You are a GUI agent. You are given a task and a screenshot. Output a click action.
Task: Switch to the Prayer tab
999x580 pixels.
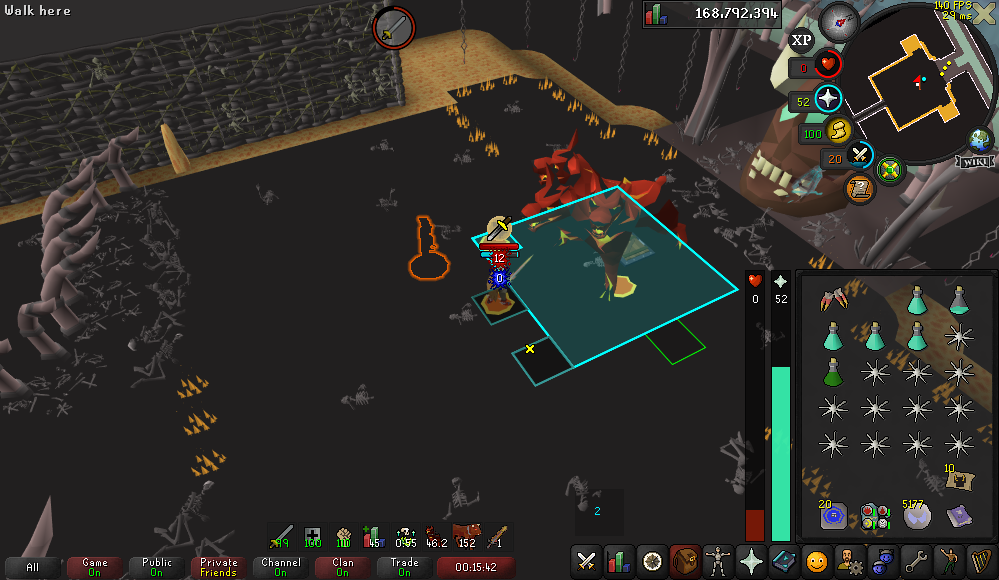(x=752, y=562)
